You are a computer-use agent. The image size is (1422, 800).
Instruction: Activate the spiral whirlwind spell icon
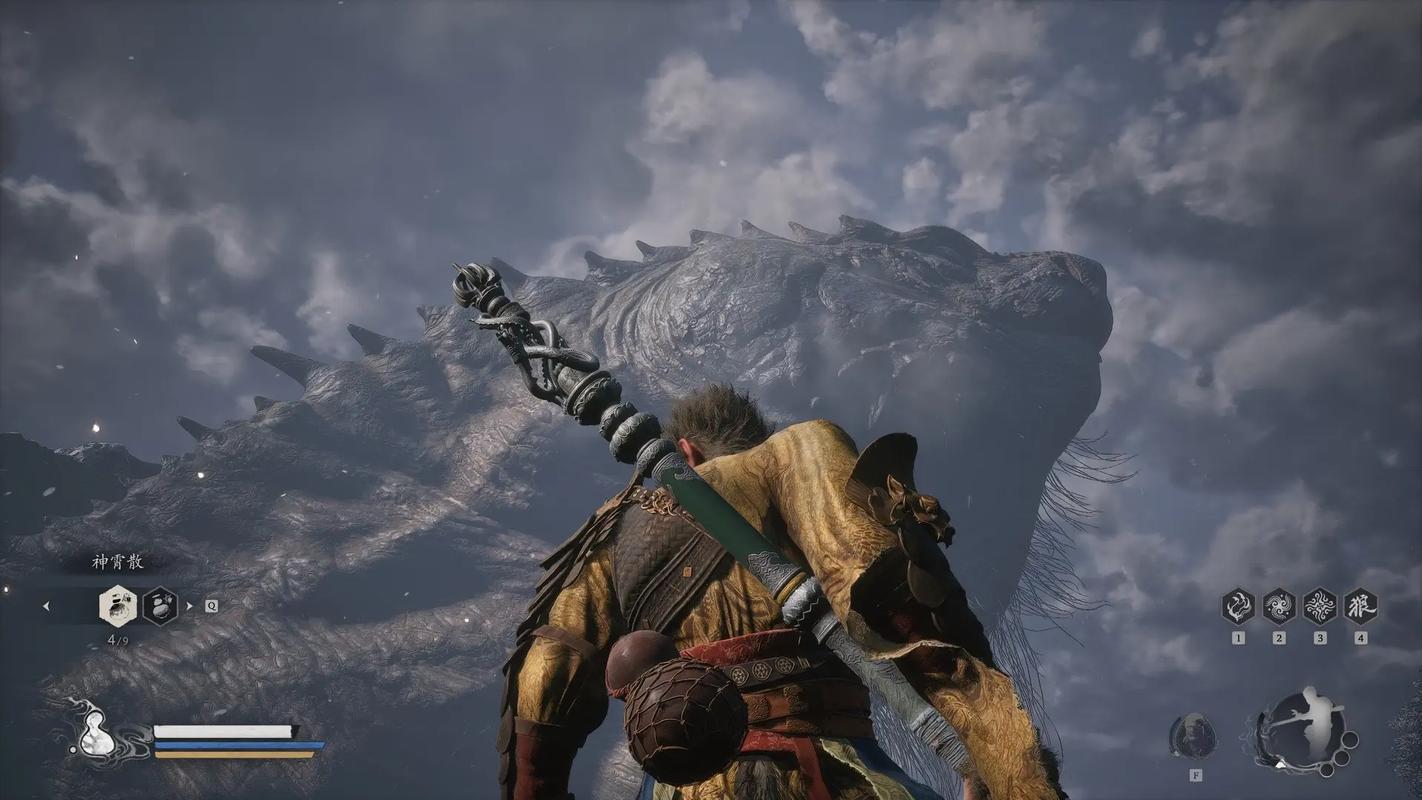click(1279, 607)
